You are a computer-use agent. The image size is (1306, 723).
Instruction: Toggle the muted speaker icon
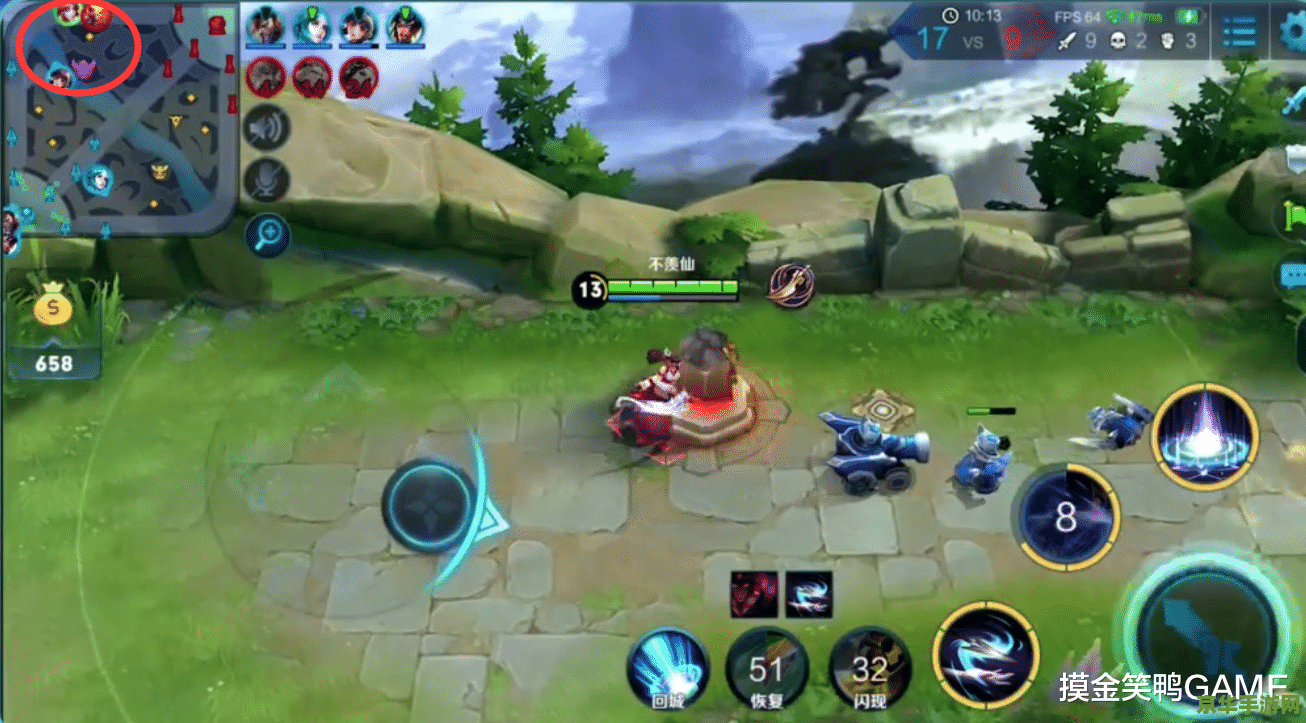click(266, 128)
